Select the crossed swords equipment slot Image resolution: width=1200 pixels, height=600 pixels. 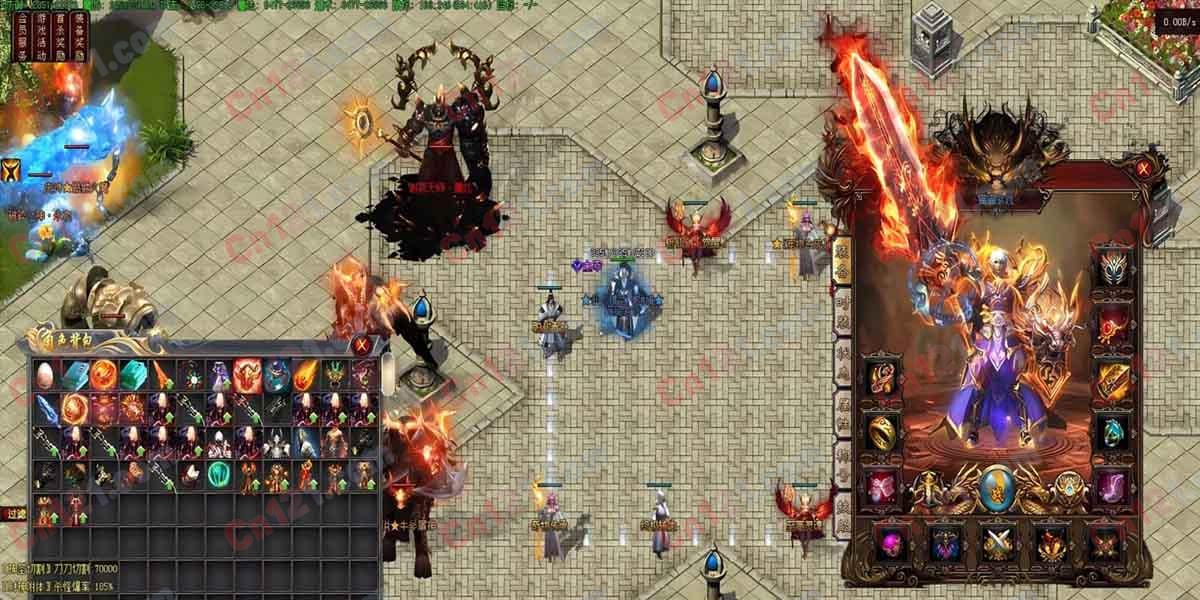[x=998, y=543]
